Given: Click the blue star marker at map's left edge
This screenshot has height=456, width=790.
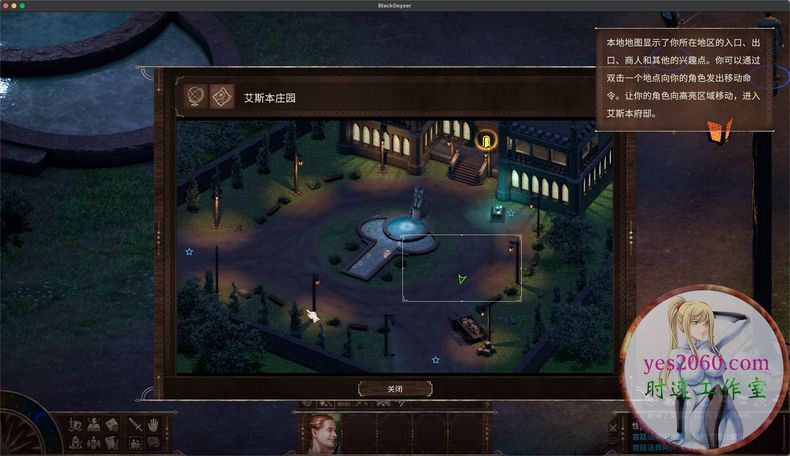Looking at the screenshot, I should pyautogui.click(x=189, y=252).
